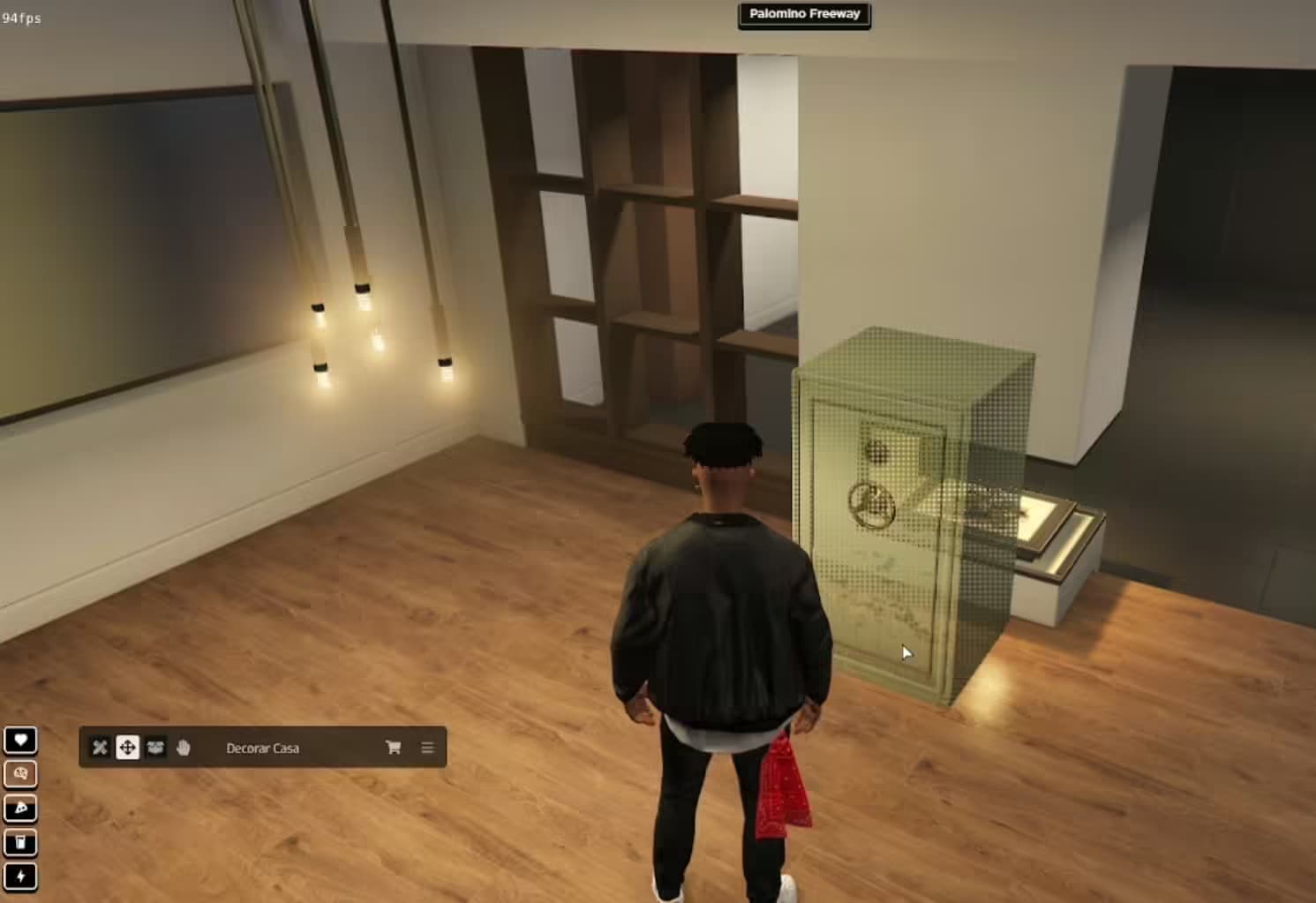Screen dimensions: 1316x903
Task: Select the crossed tools icon in the toolbar
Action: pyautogui.click(x=99, y=747)
